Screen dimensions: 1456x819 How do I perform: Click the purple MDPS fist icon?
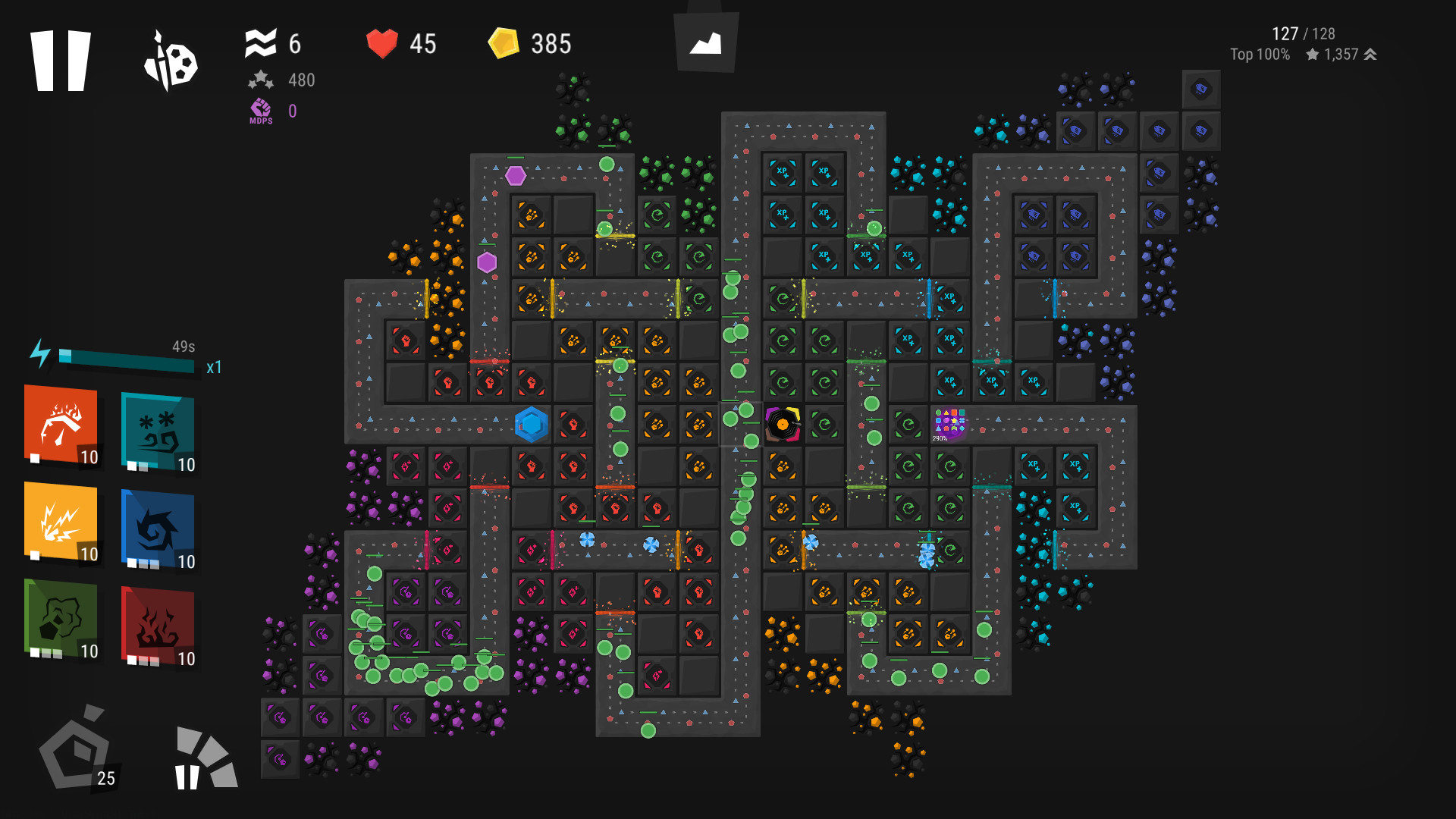coord(260,111)
